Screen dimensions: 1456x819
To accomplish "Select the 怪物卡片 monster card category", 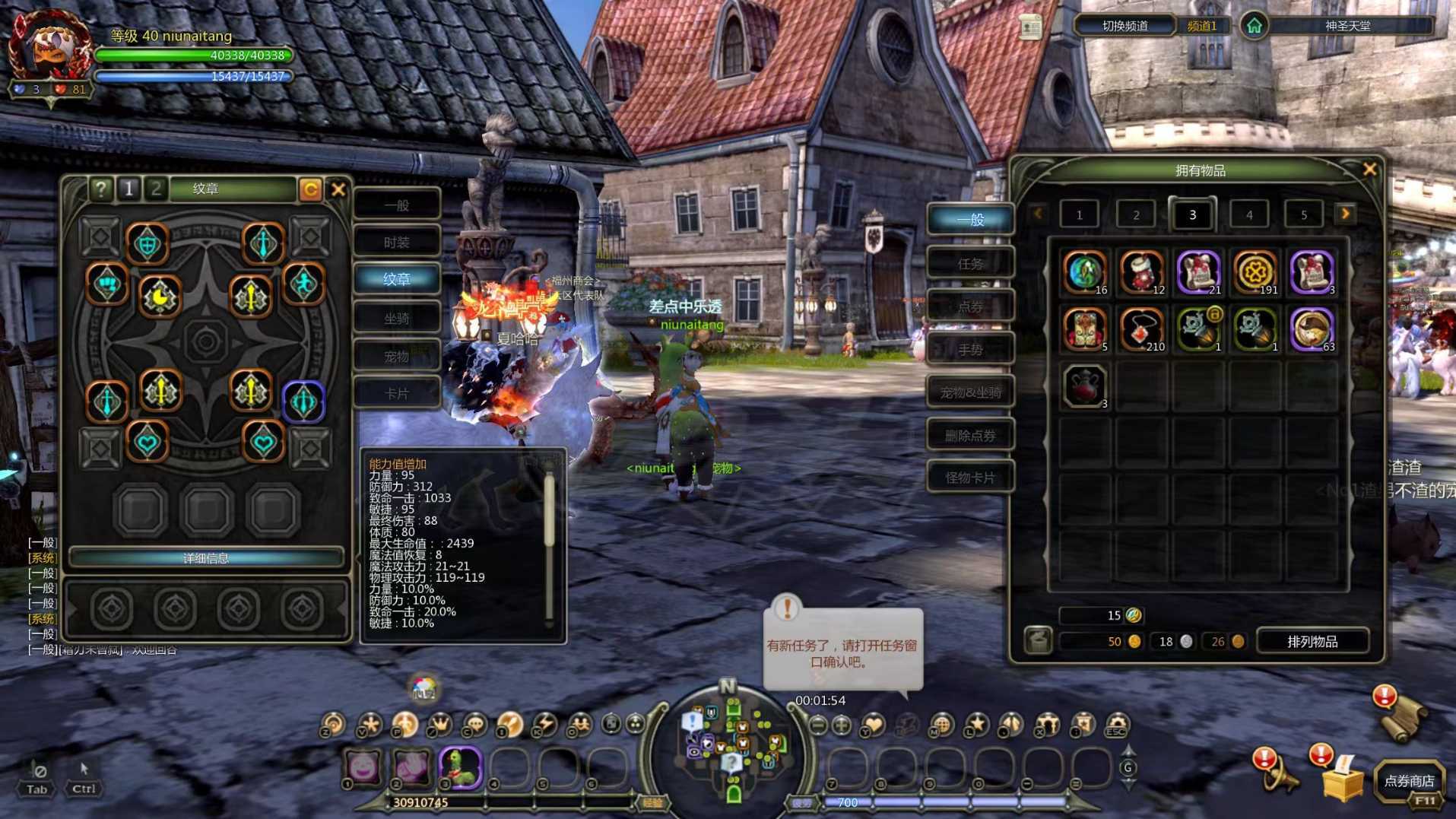I will coord(969,478).
